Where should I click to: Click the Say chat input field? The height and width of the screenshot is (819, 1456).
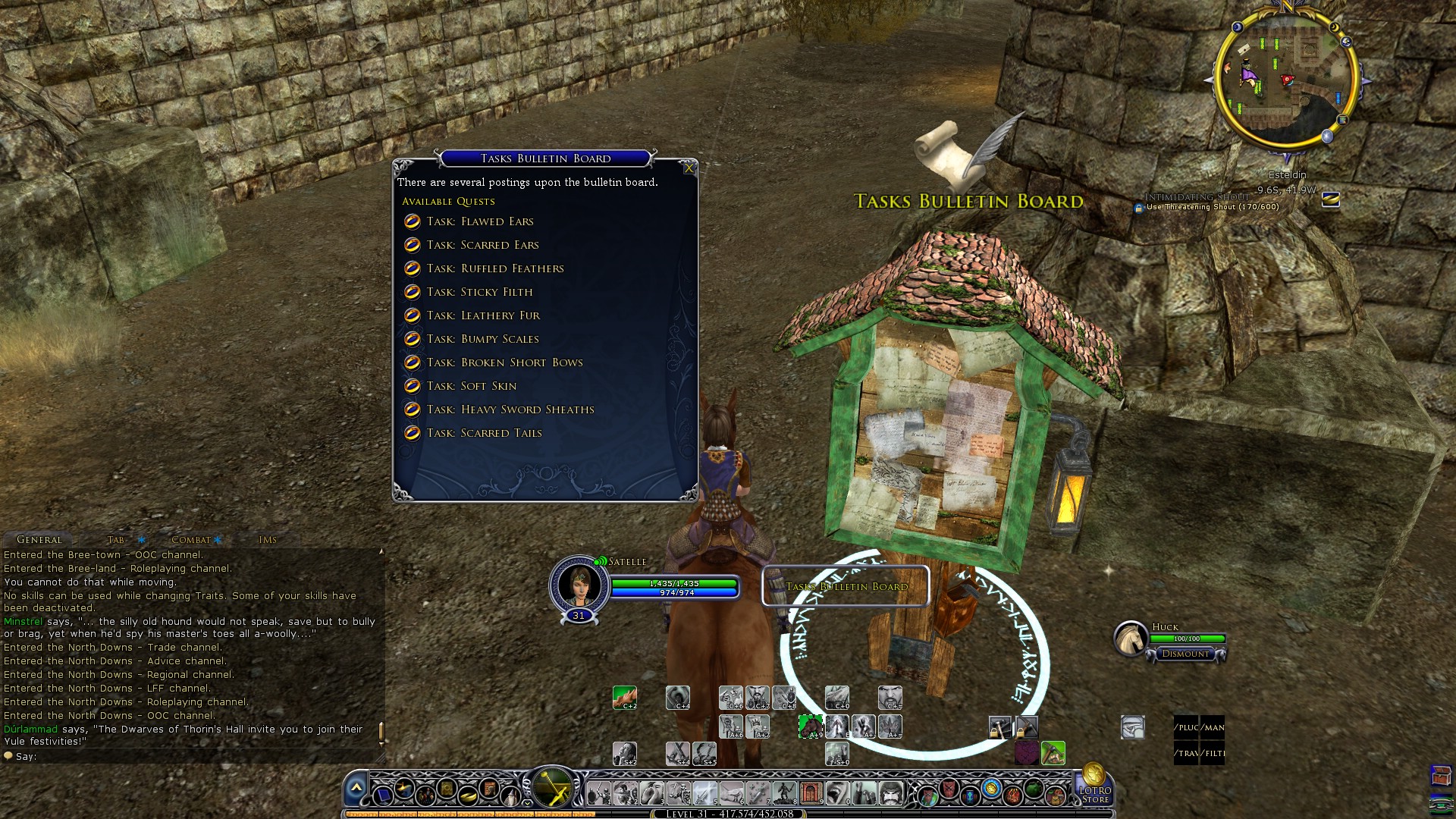pos(190,756)
